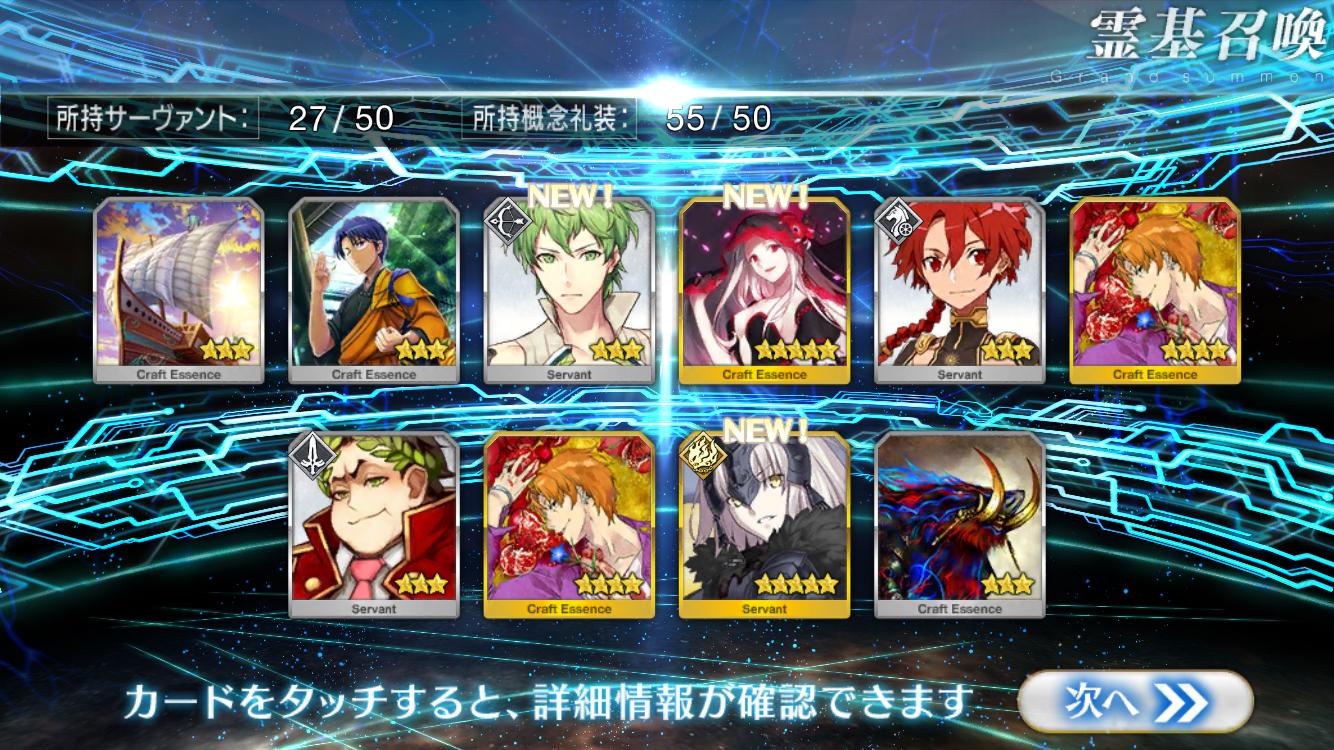Select the blue-haired man in orange robe card
The image size is (1334, 750).
tap(374, 290)
